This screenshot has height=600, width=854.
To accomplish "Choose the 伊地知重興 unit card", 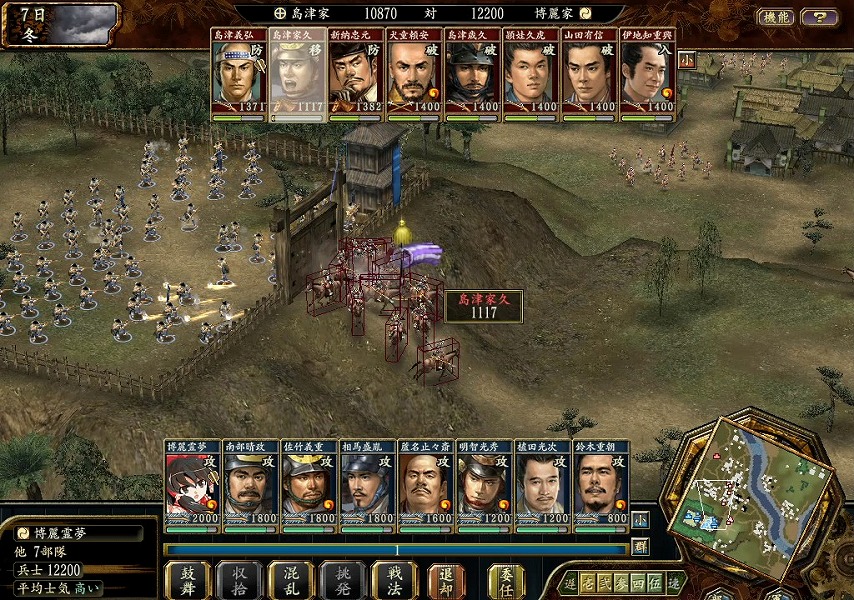I will pyautogui.click(x=648, y=75).
